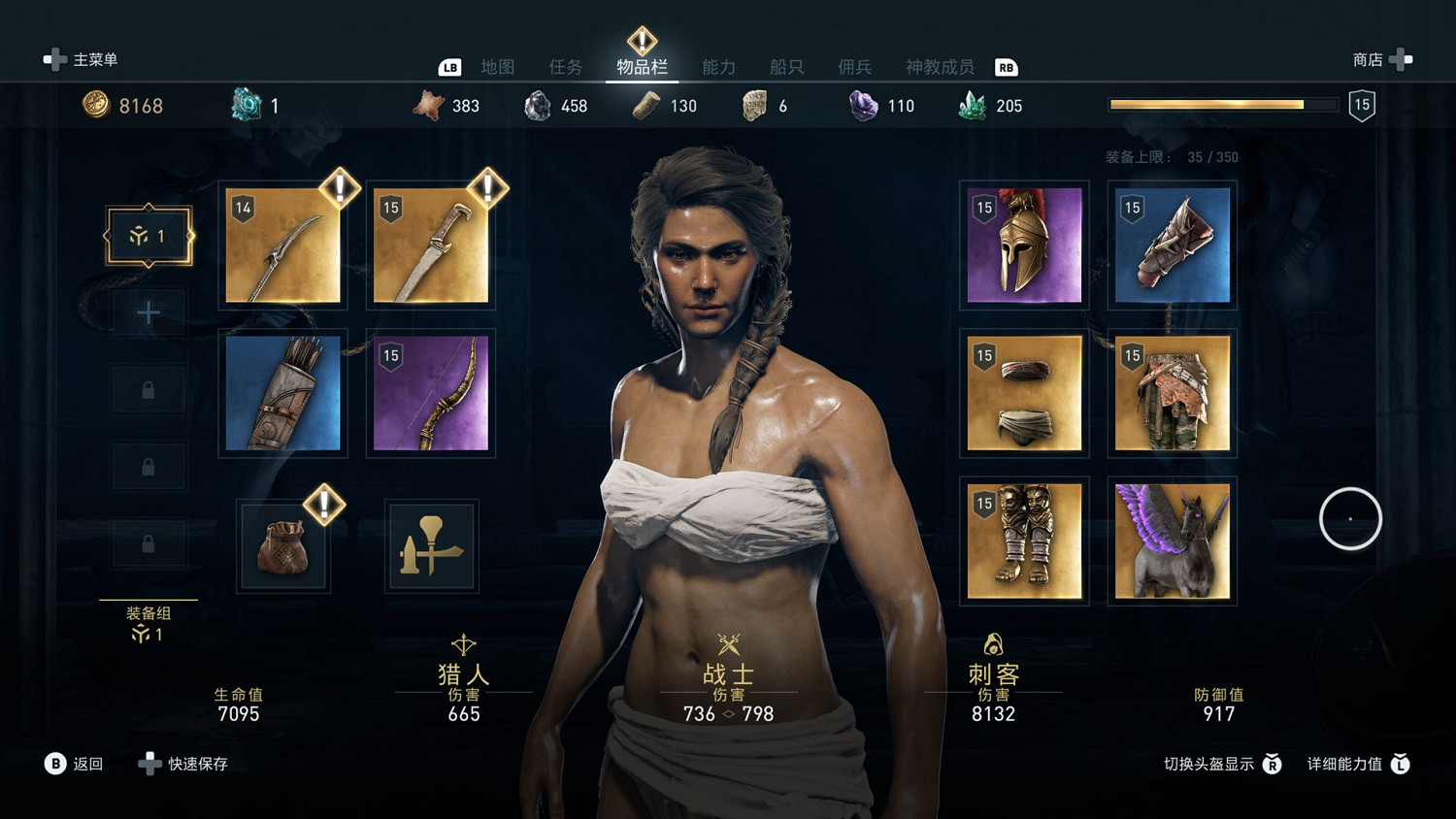Choose the level 15 dagger slot

pos(431,246)
